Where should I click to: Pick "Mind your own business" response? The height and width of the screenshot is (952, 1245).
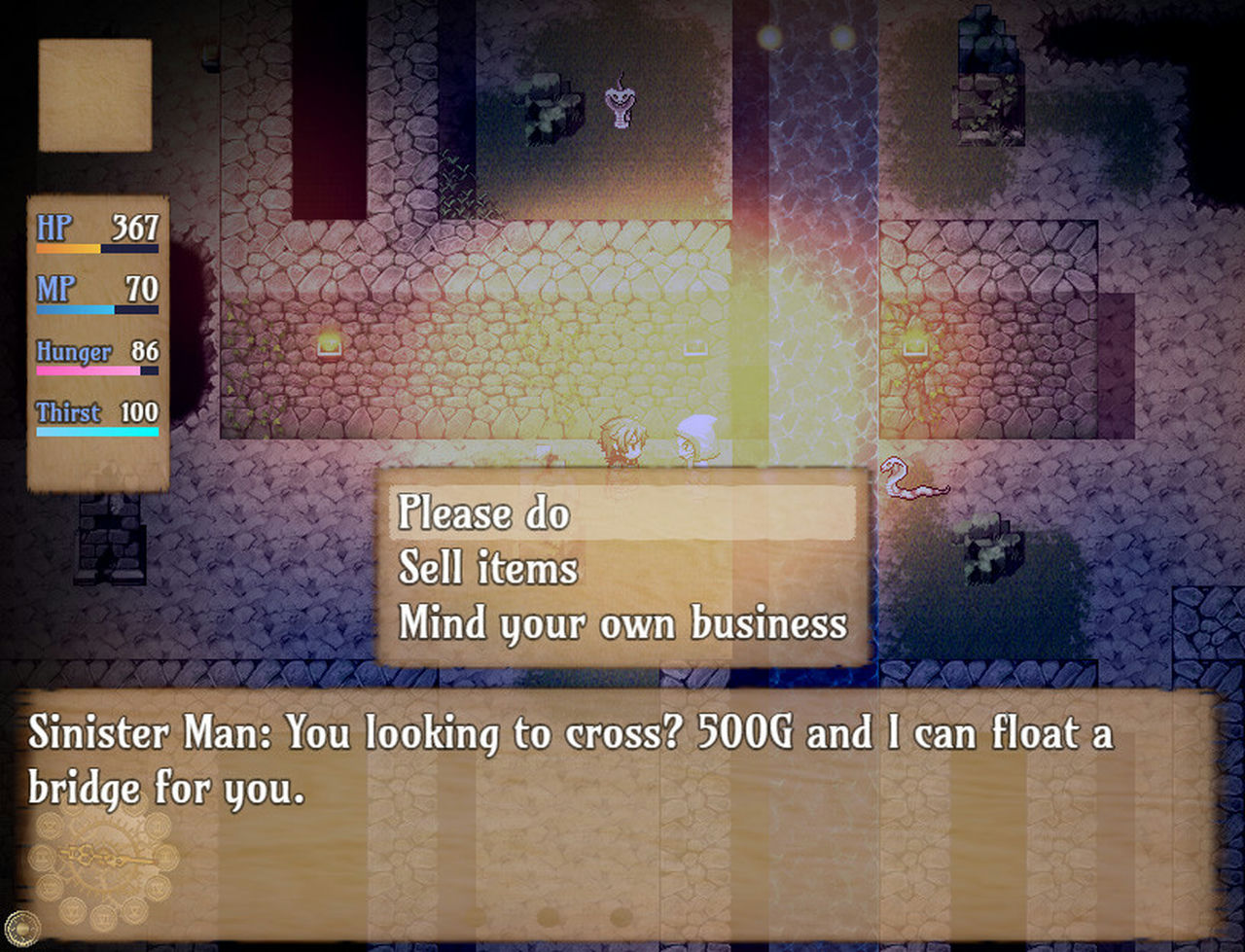point(622,623)
